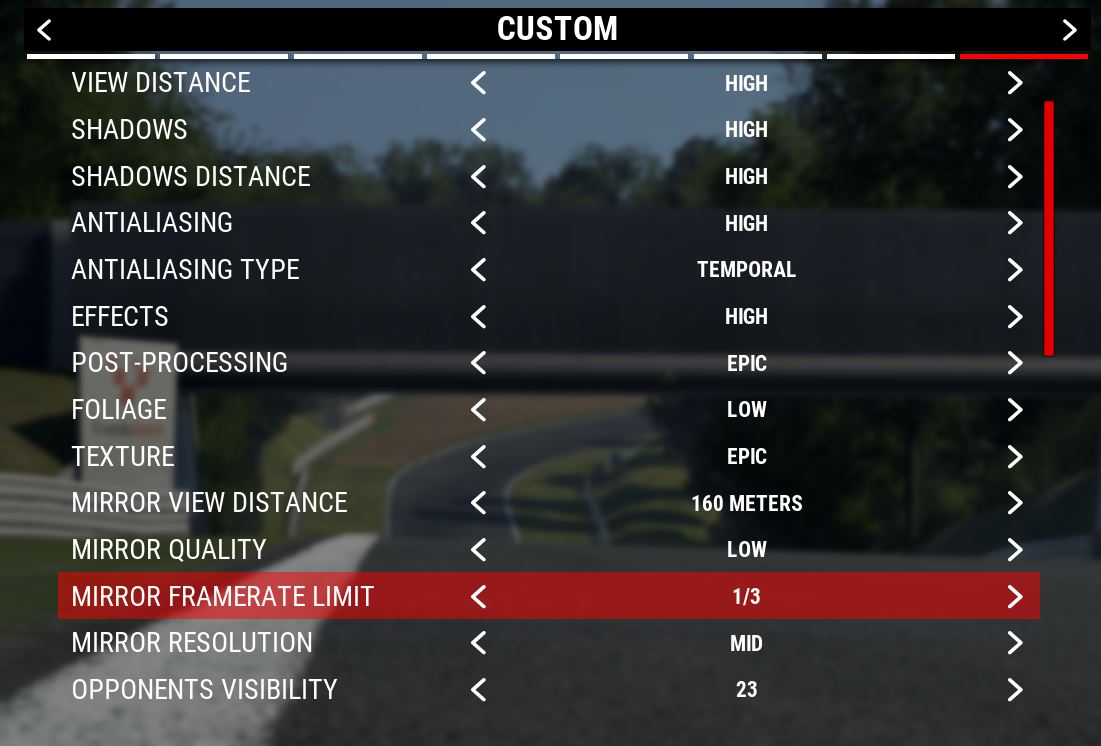The width and height of the screenshot is (1101, 746).
Task: Lower Shadows quality with its left arrow
Action: click(478, 130)
